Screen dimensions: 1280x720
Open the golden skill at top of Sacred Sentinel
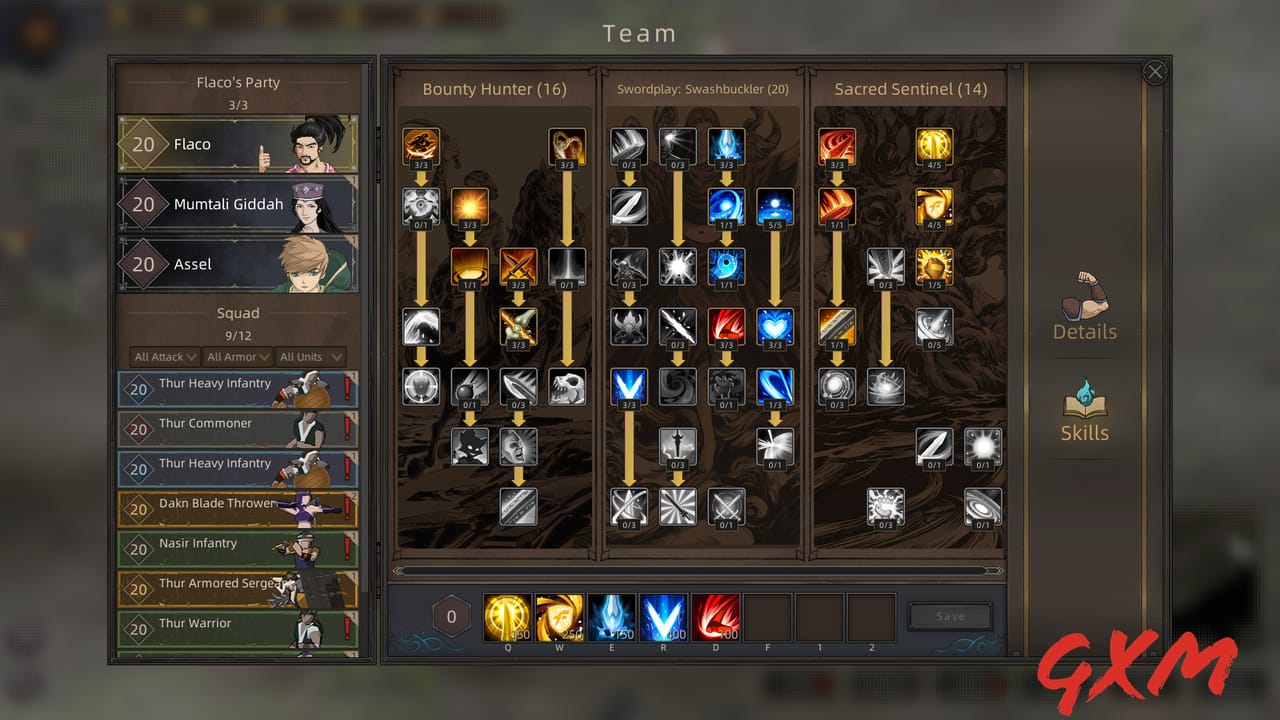point(934,145)
